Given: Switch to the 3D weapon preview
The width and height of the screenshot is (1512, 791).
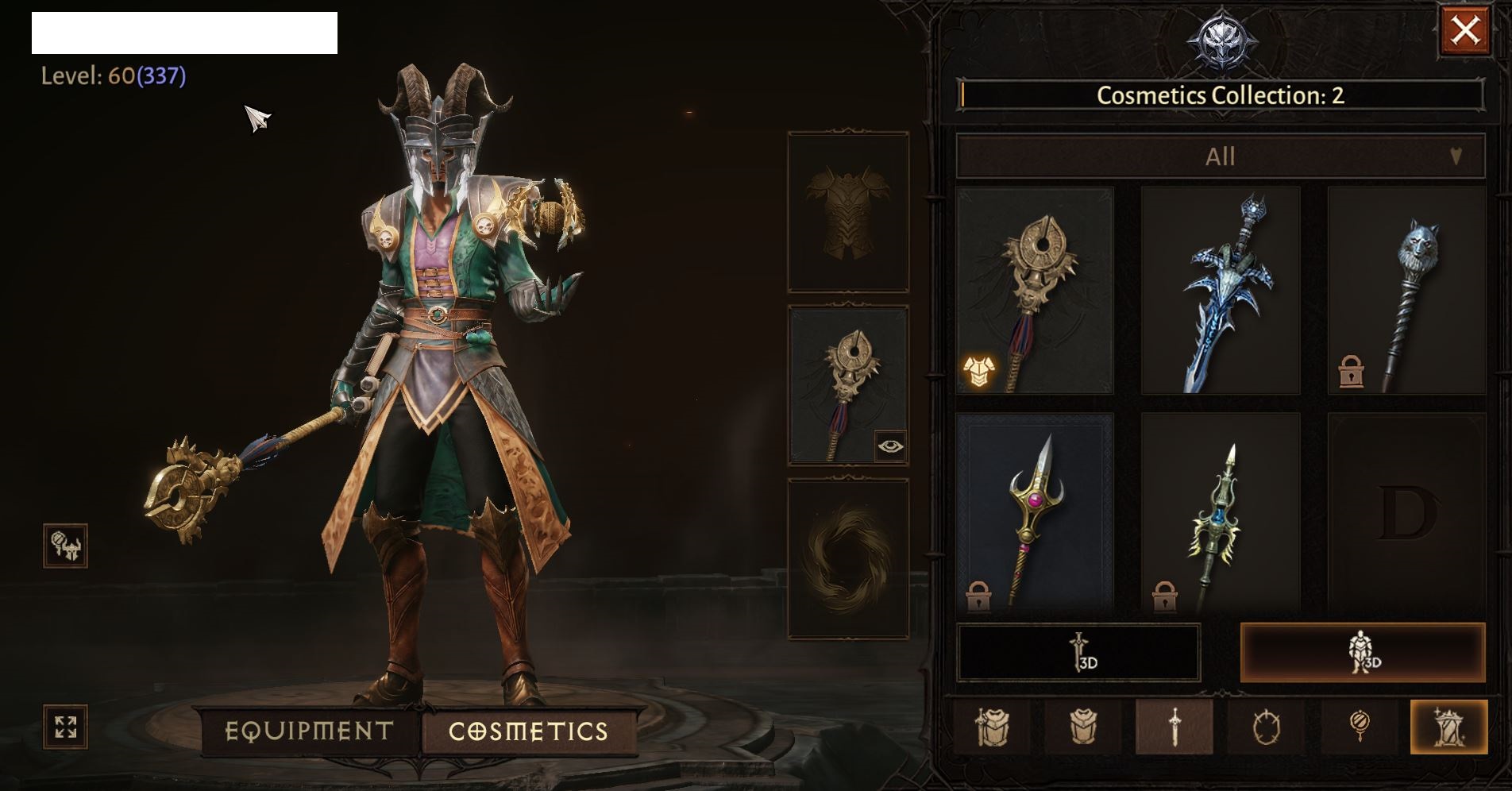Looking at the screenshot, I should 1078,653.
